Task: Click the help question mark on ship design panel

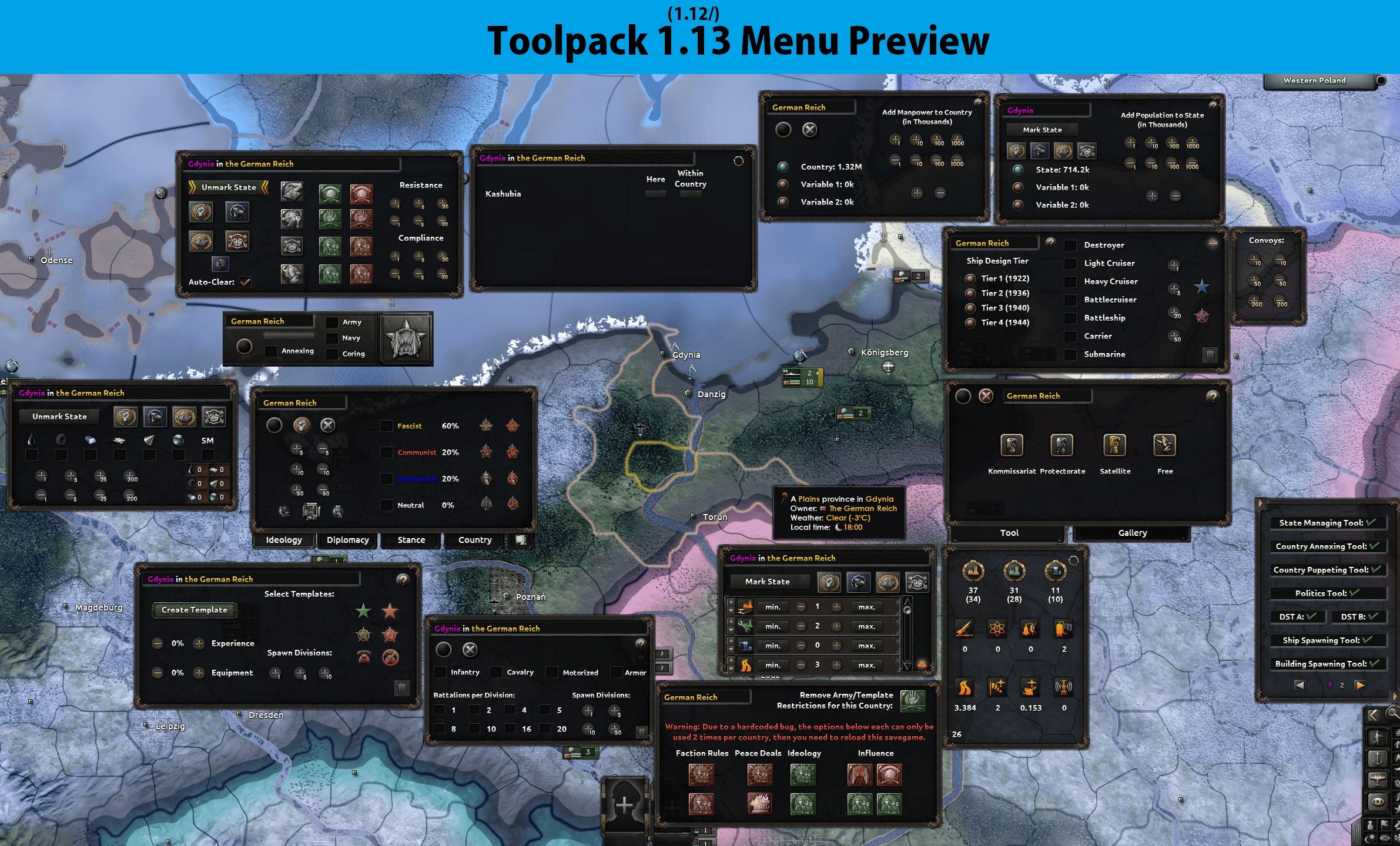Action: click(1050, 243)
